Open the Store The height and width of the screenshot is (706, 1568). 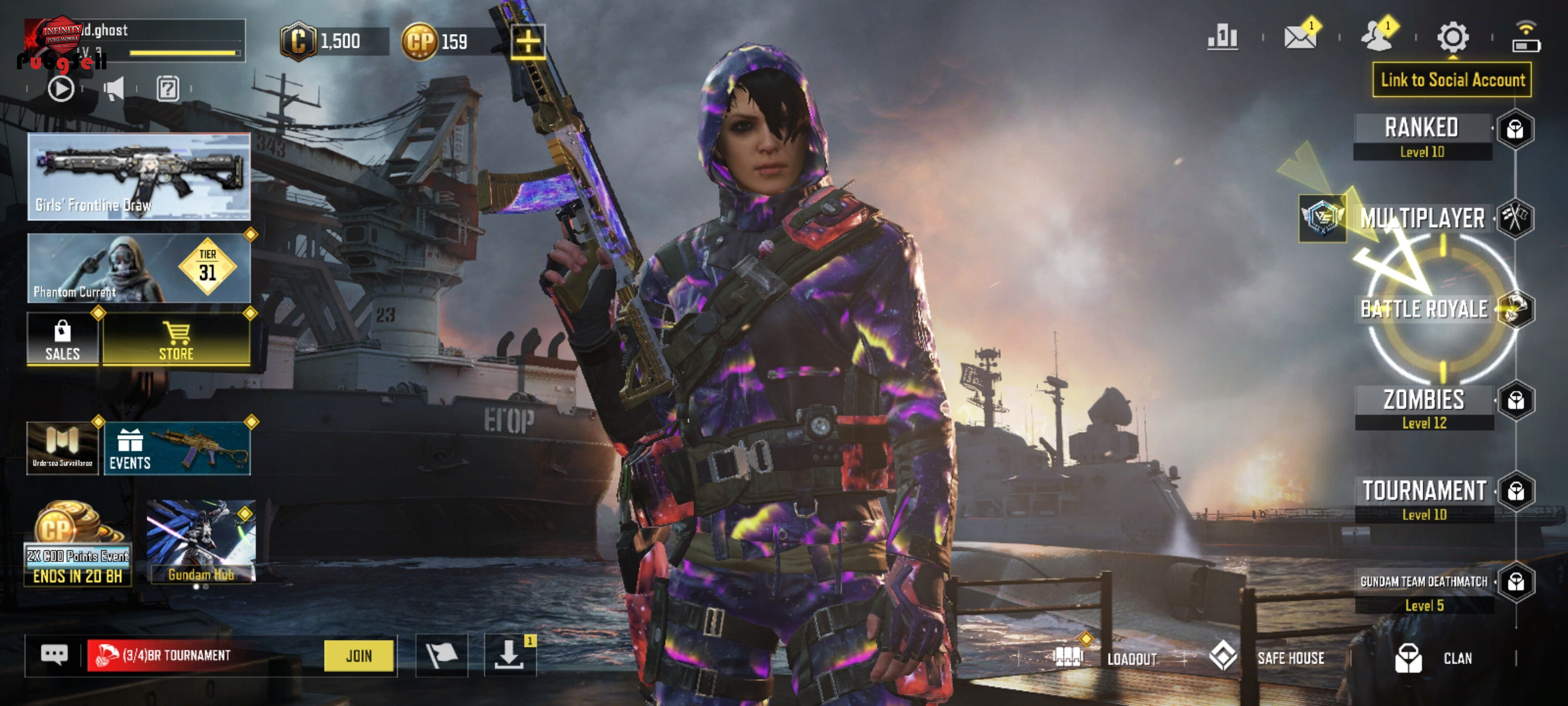click(176, 339)
